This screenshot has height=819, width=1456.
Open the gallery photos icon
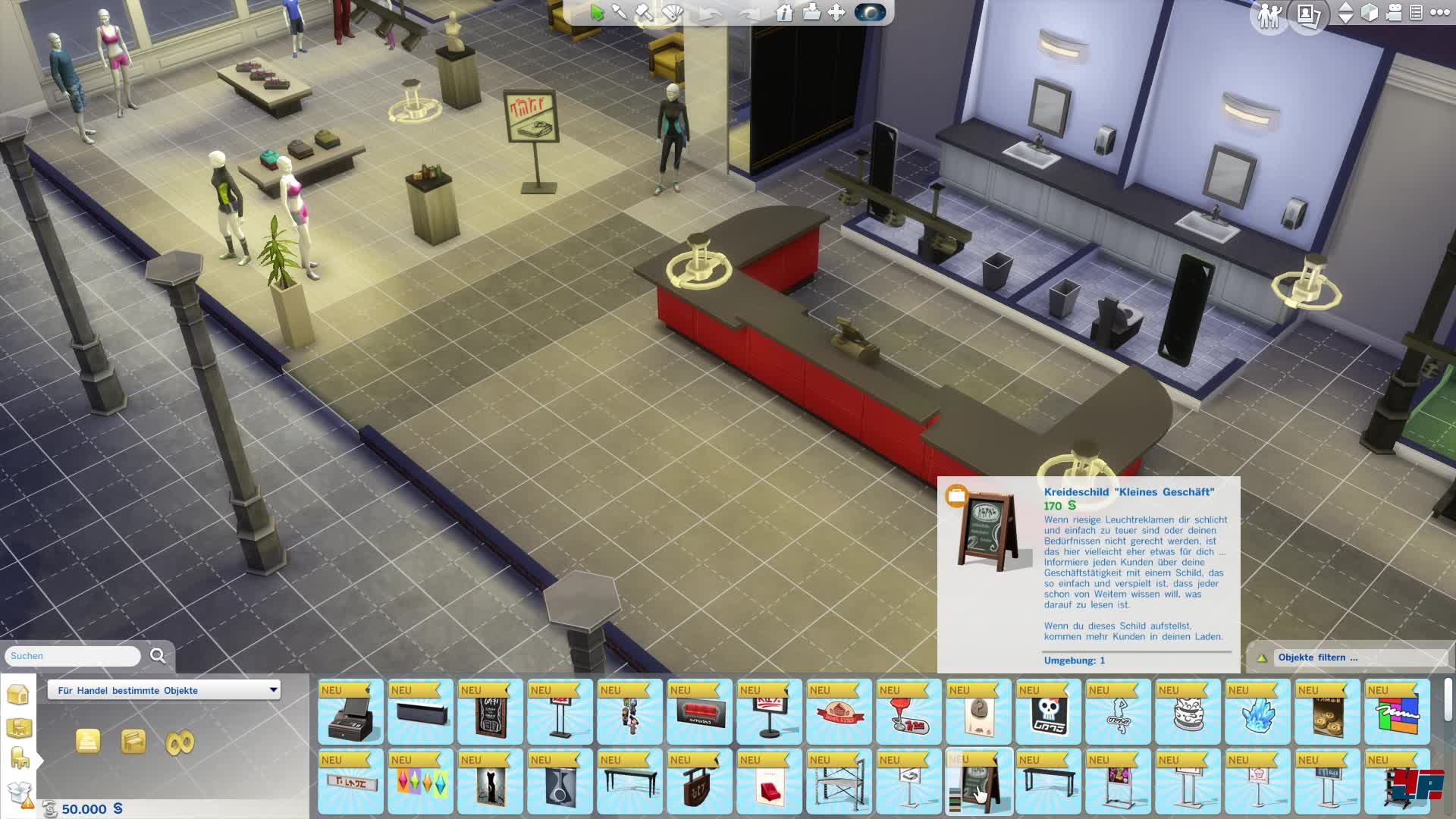[x=1308, y=15]
